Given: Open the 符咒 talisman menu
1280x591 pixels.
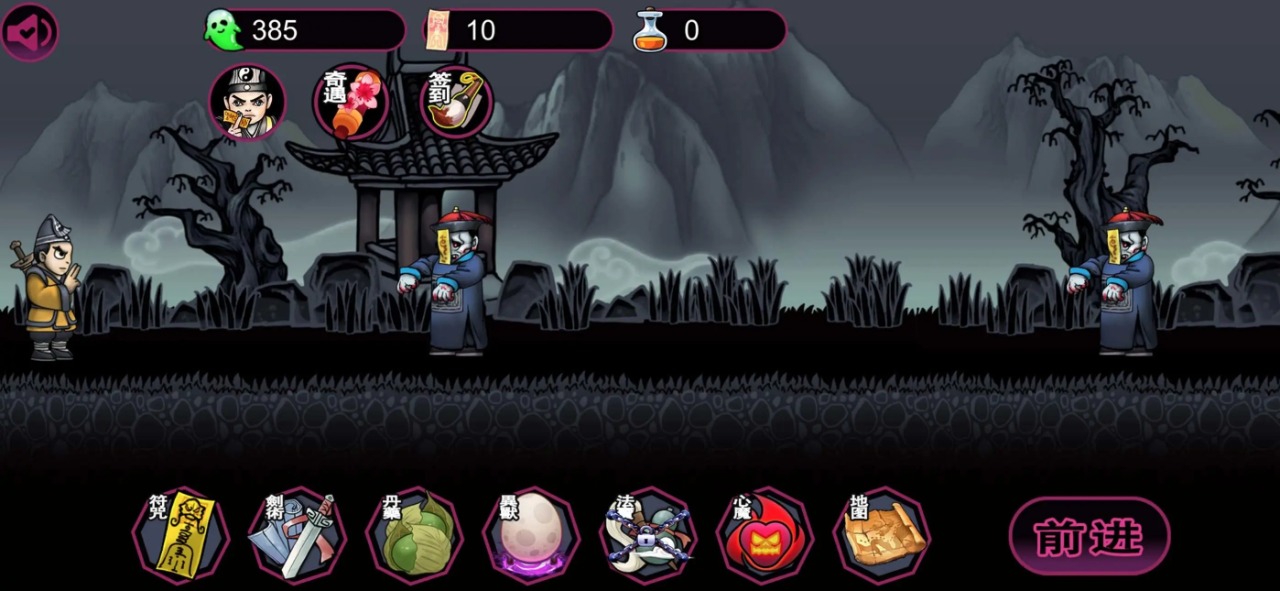Looking at the screenshot, I should [181, 536].
